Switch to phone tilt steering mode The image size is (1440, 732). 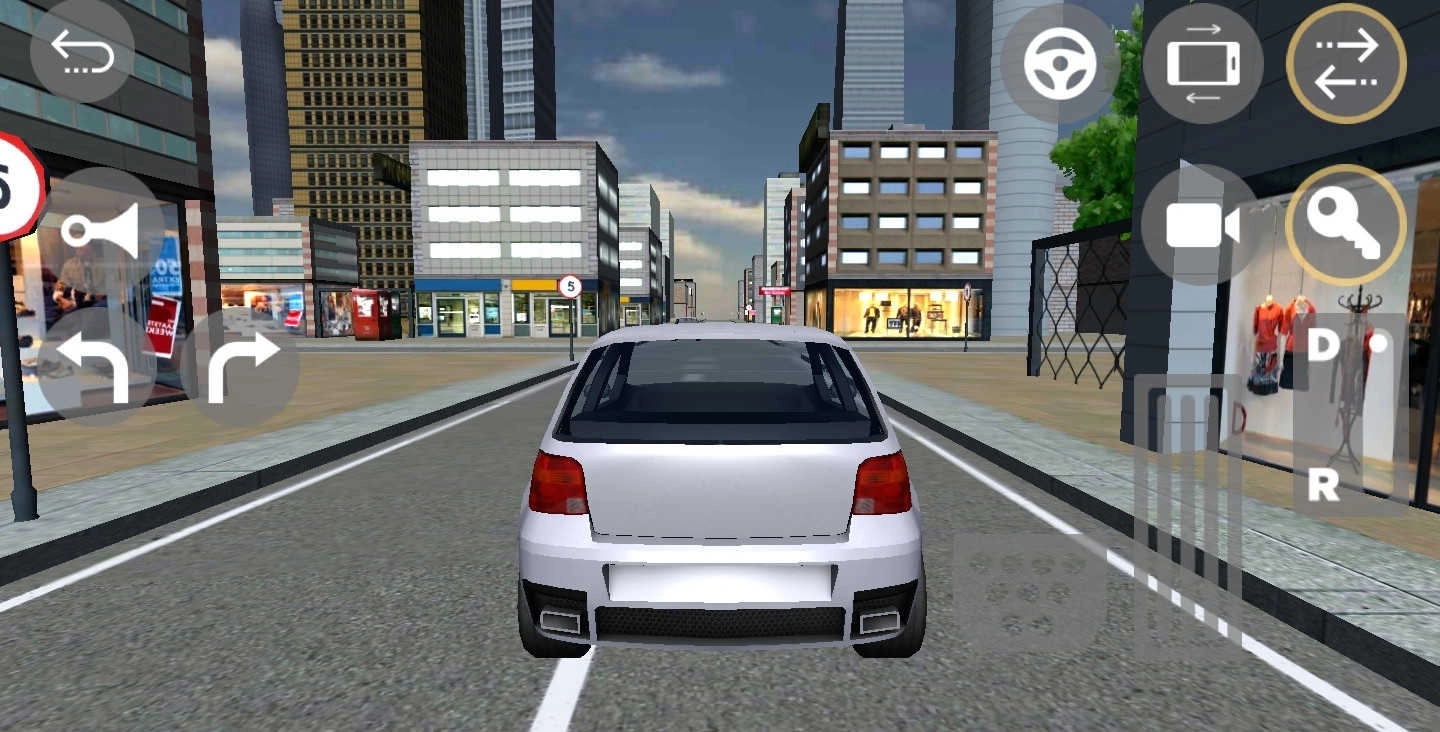point(1203,63)
